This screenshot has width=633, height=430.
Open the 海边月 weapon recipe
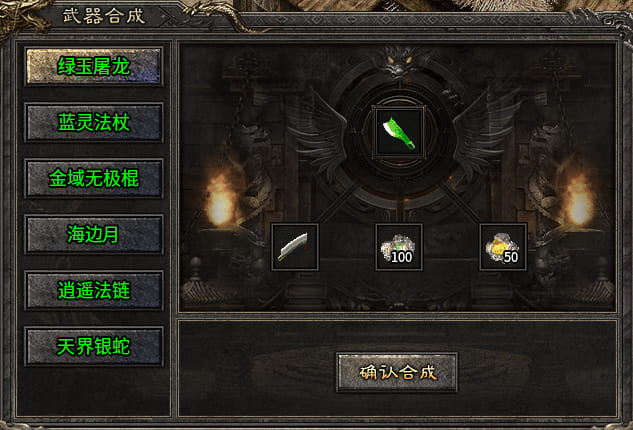pyautogui.click(x=95, y=235)
